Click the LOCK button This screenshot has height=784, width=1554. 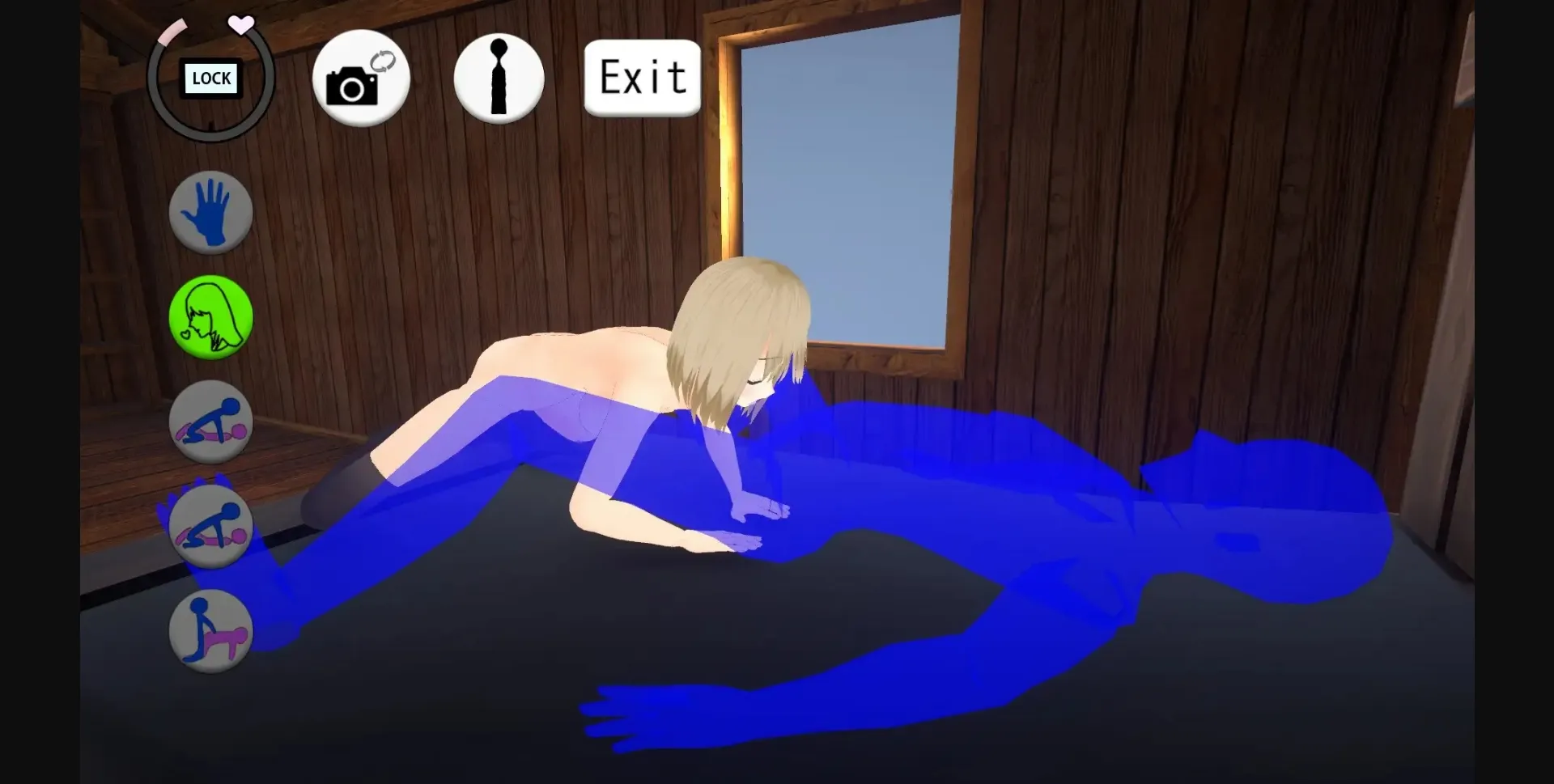210,78
